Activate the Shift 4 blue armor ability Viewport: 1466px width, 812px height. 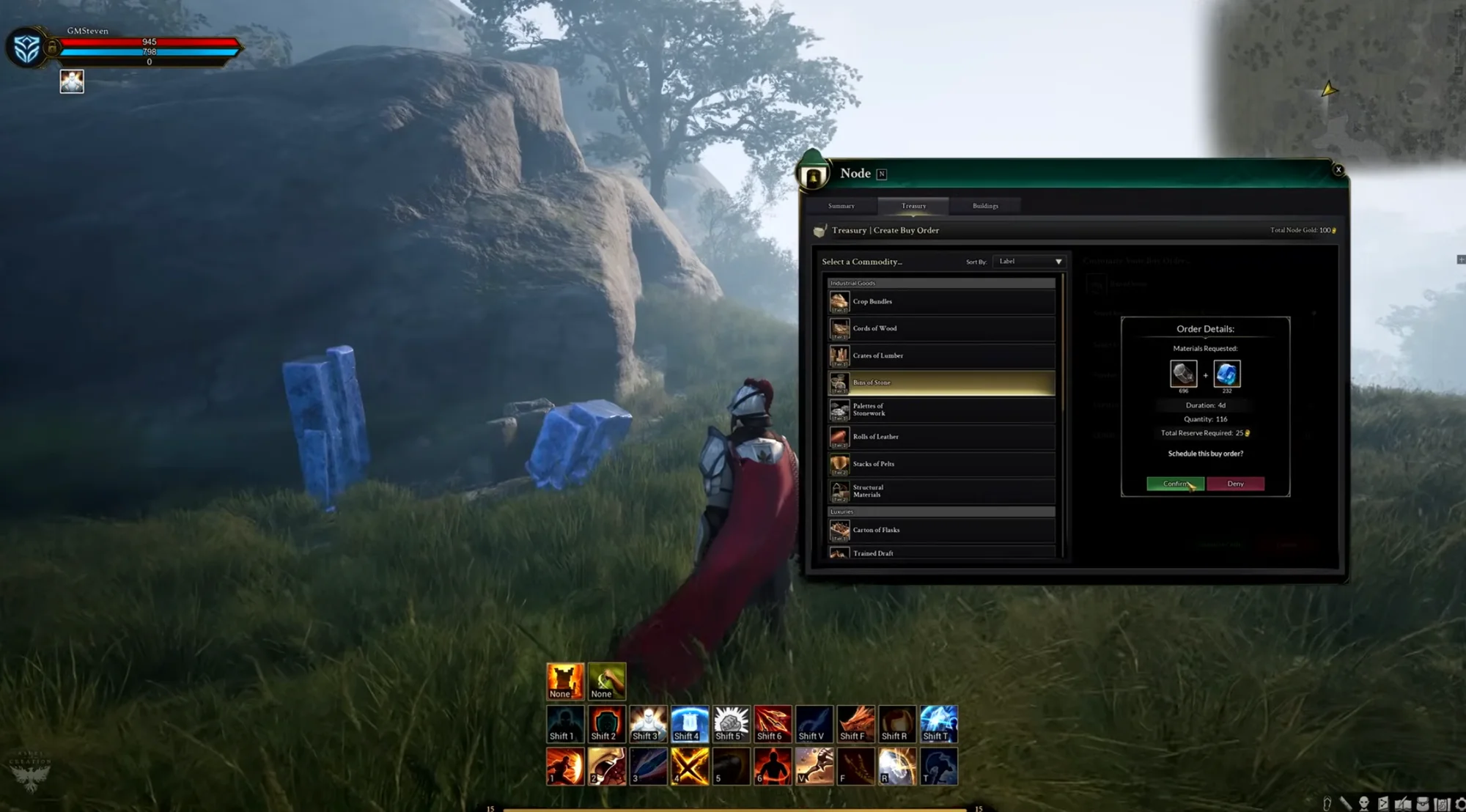pyautogui.click(x=690, y=724)
